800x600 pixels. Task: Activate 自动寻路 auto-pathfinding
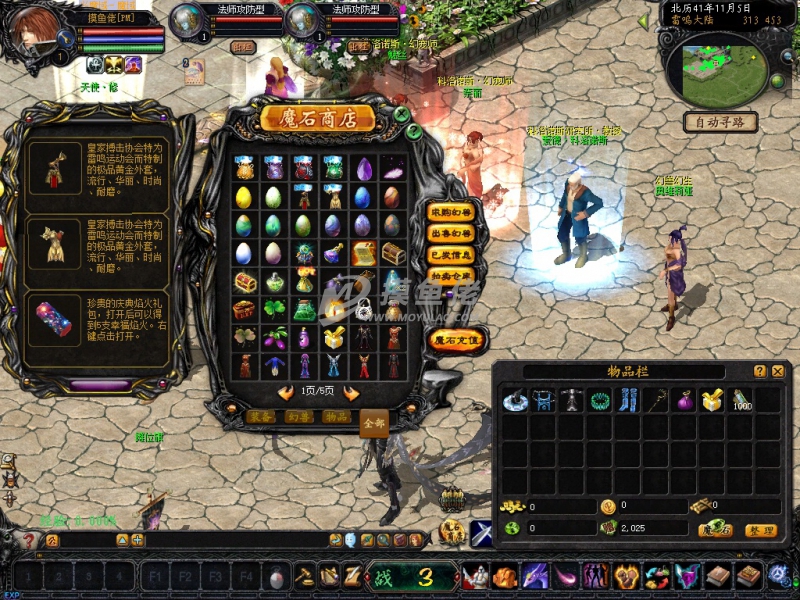tap(720, 122)
